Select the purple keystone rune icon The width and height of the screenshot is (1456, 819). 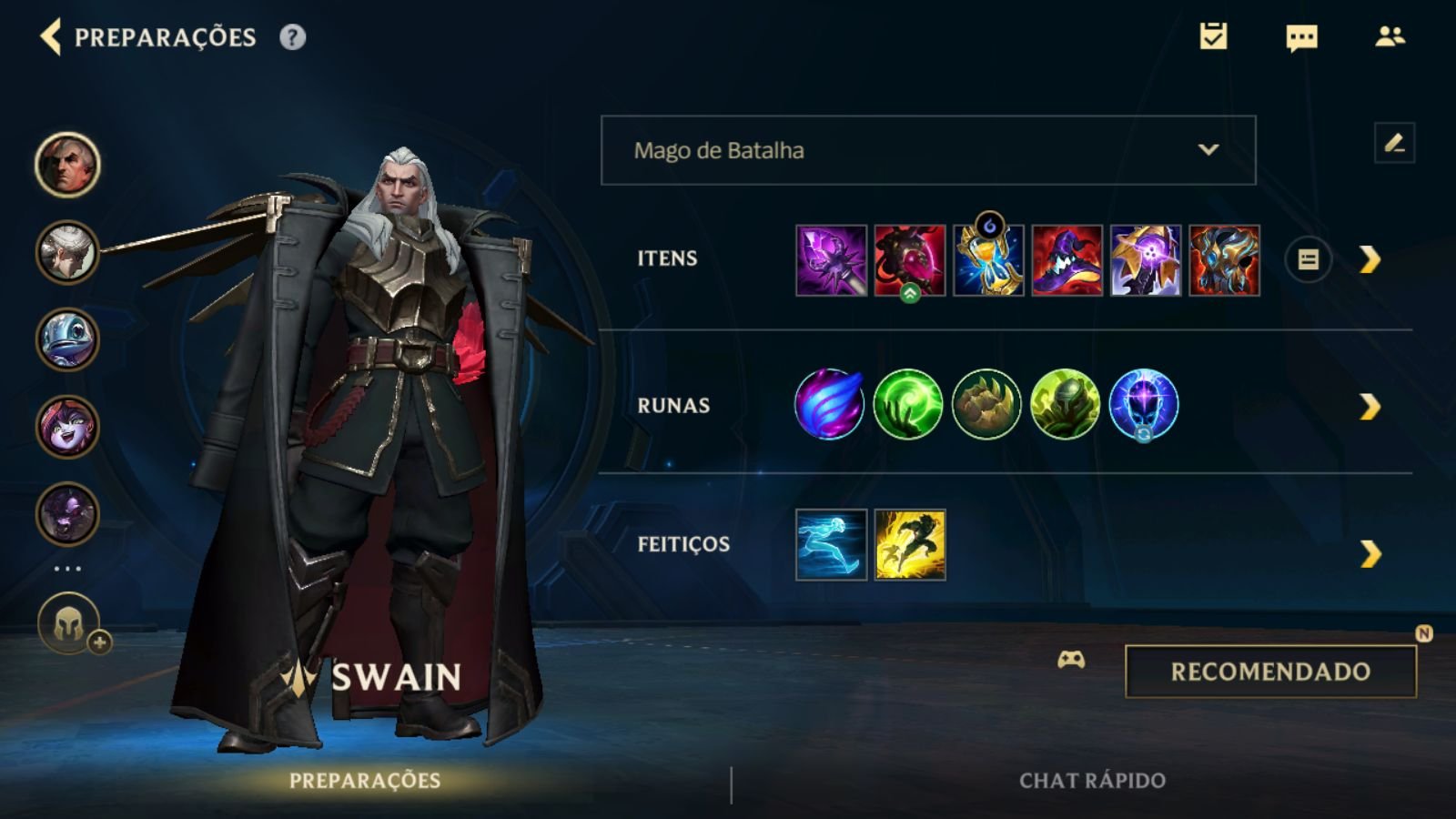coord(829,404)
